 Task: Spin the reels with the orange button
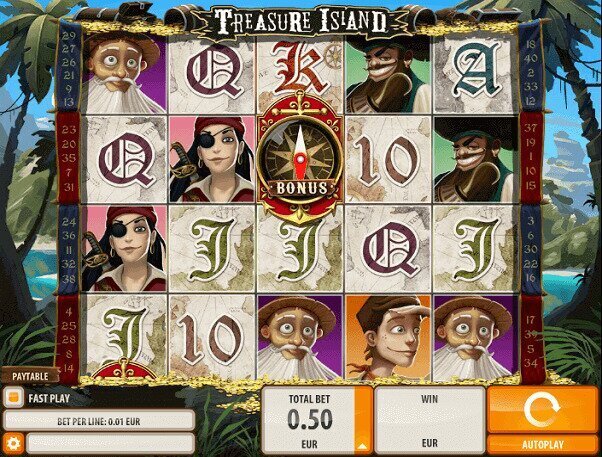click(x=543, y=409)
